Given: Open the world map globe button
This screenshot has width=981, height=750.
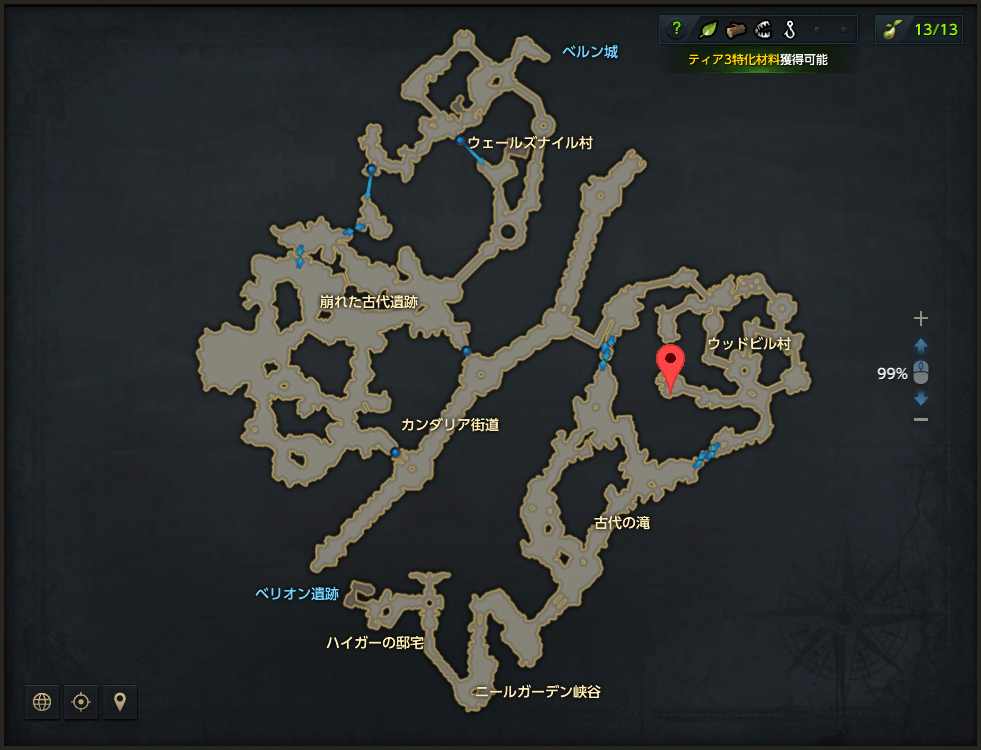Looking at the screenshot, I should (x=42, y=702).
